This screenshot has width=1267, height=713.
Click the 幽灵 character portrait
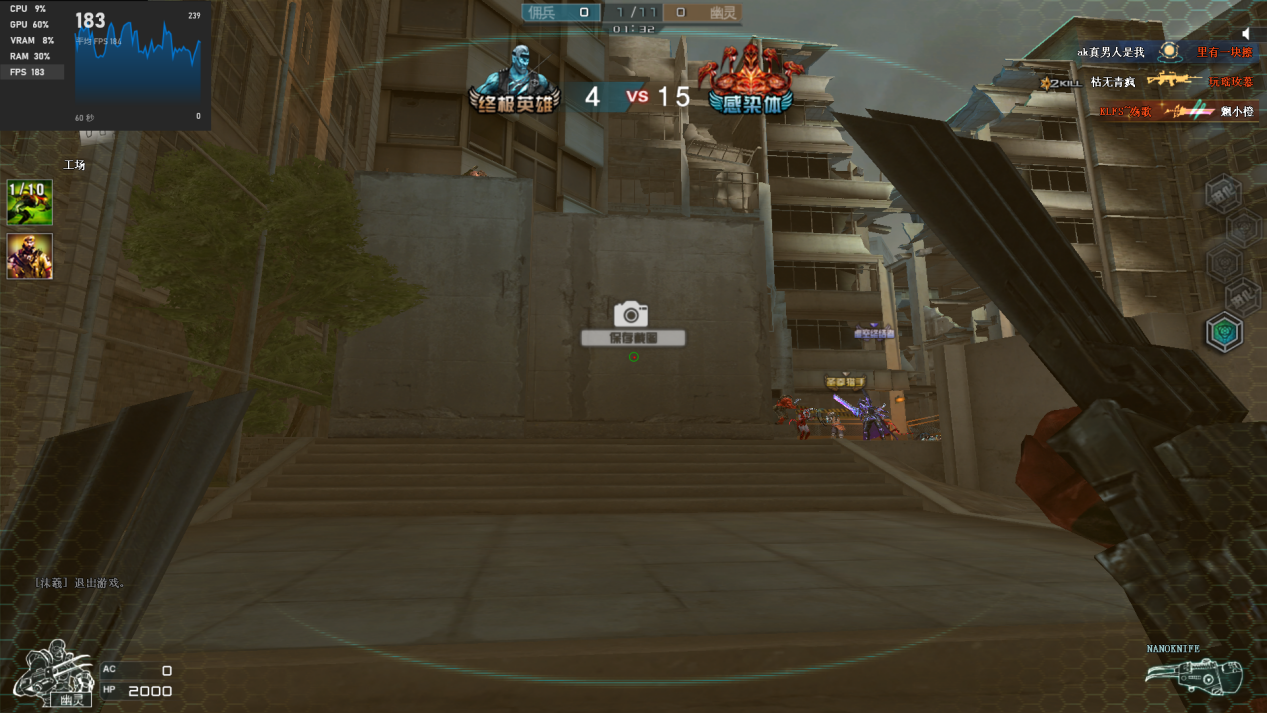pyautogui.click(x=54, y=675)
